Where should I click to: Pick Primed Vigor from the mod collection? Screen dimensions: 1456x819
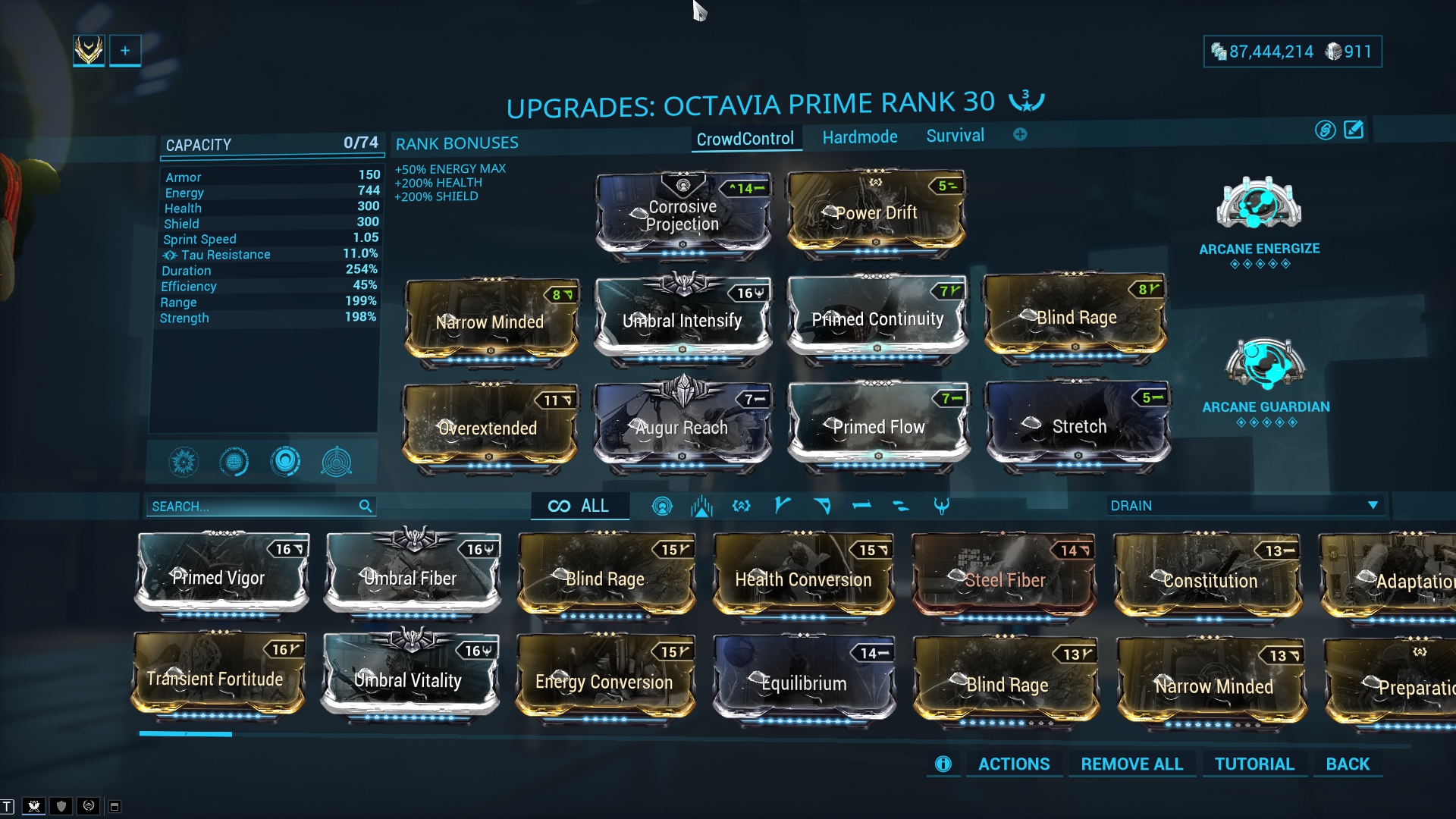[221, 578]
